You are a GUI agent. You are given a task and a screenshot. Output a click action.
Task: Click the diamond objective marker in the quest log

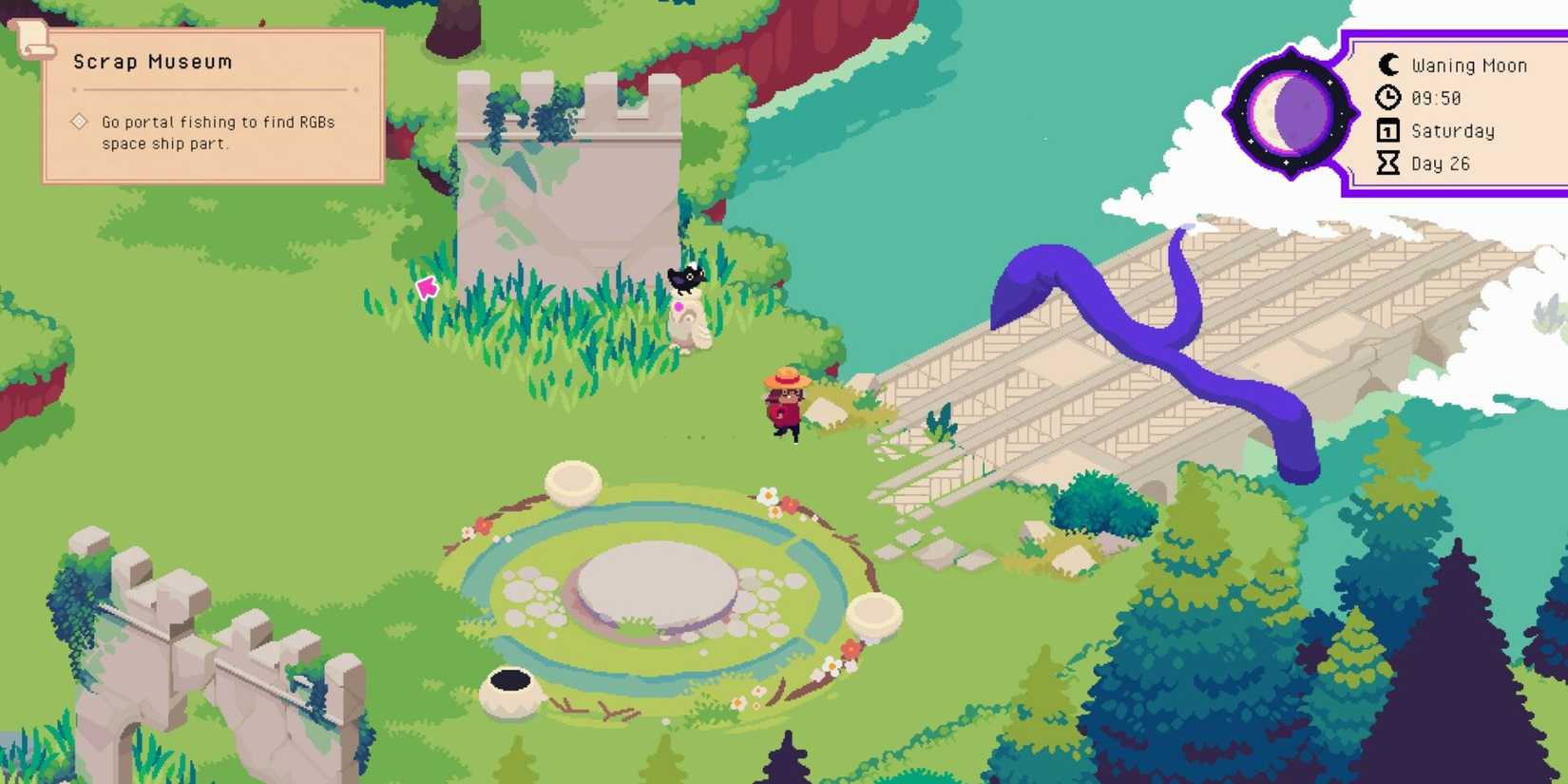79,122
